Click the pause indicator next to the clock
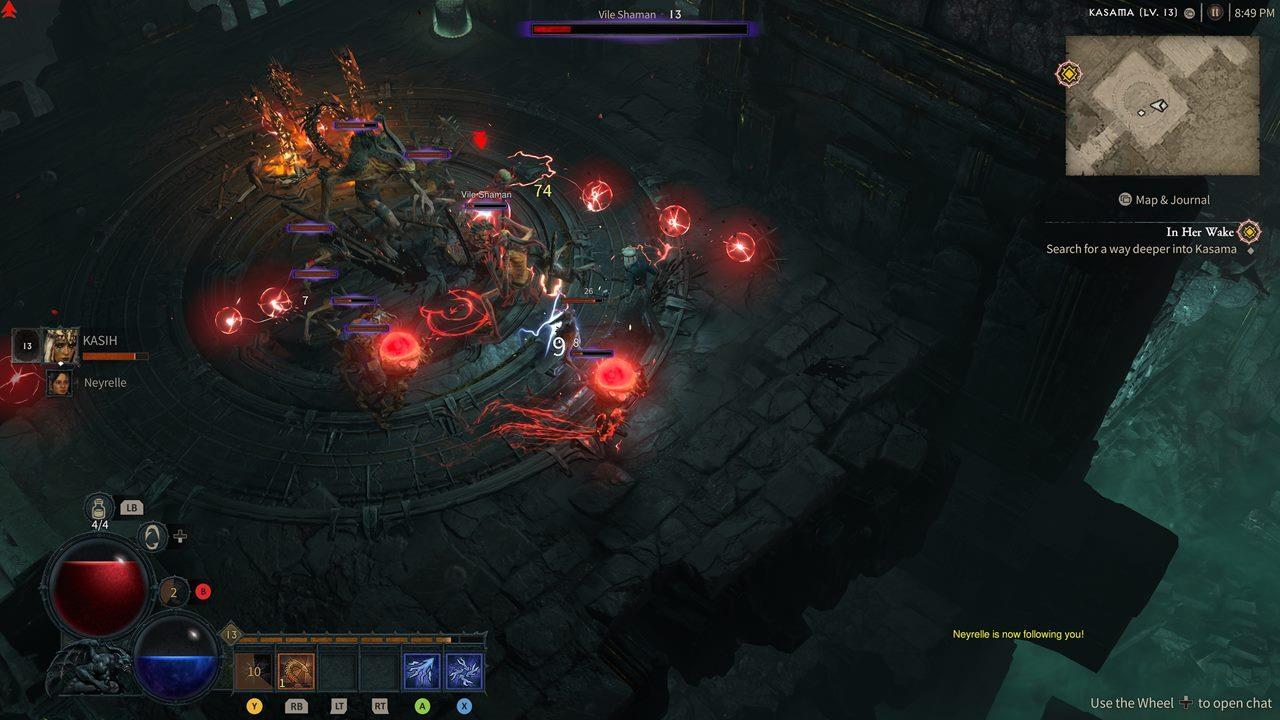1280x720 pixels. [x=1214, y=13]
